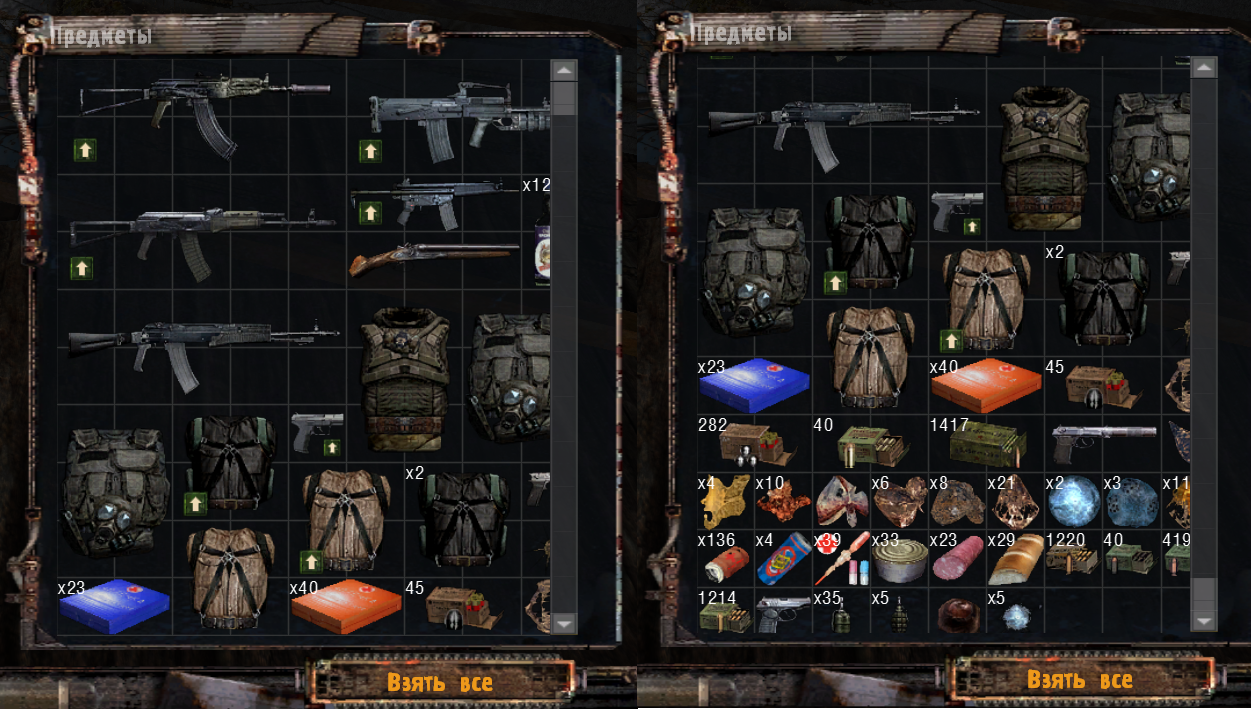Pick the medkit stack x39
The width and height of the screenshot is (1251, 709).
(x=840, y=561)
